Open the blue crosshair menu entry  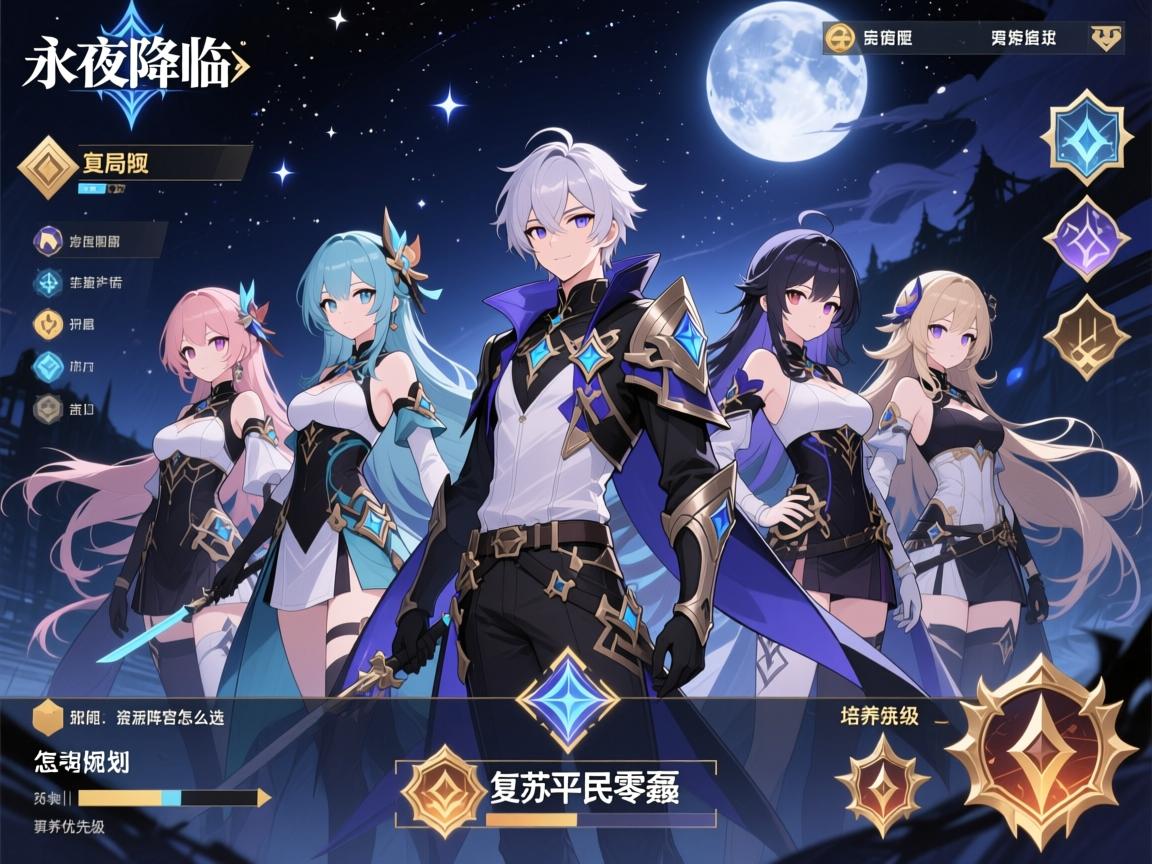pyautogui.click(x=48, y=283)
